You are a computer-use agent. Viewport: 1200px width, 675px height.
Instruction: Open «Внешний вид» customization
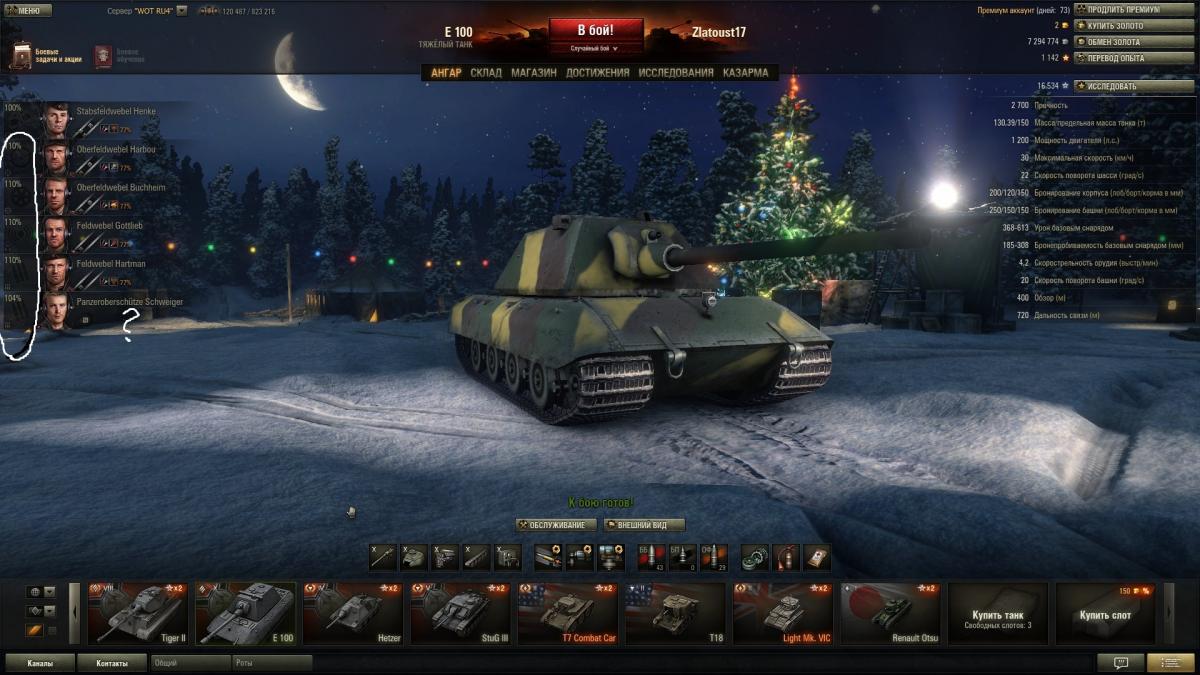(x=645, y=525)
